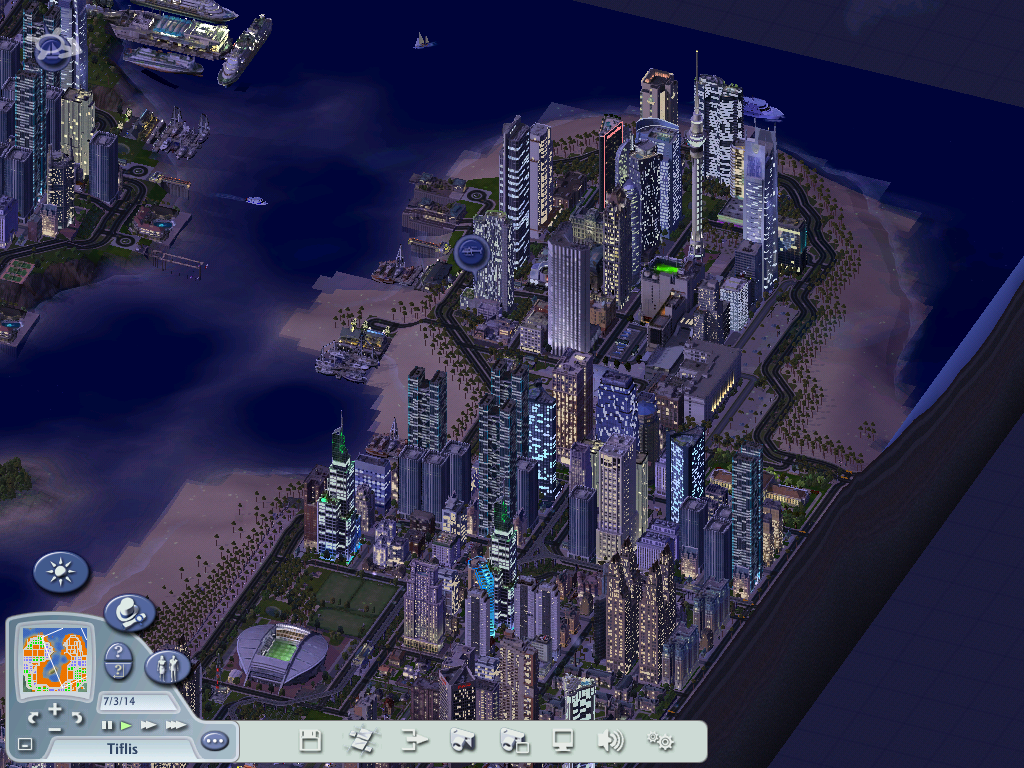Screen dimensions: 1024x768
Task: Open Mayor Mode with the top hat icon
Action: [129, 611]
